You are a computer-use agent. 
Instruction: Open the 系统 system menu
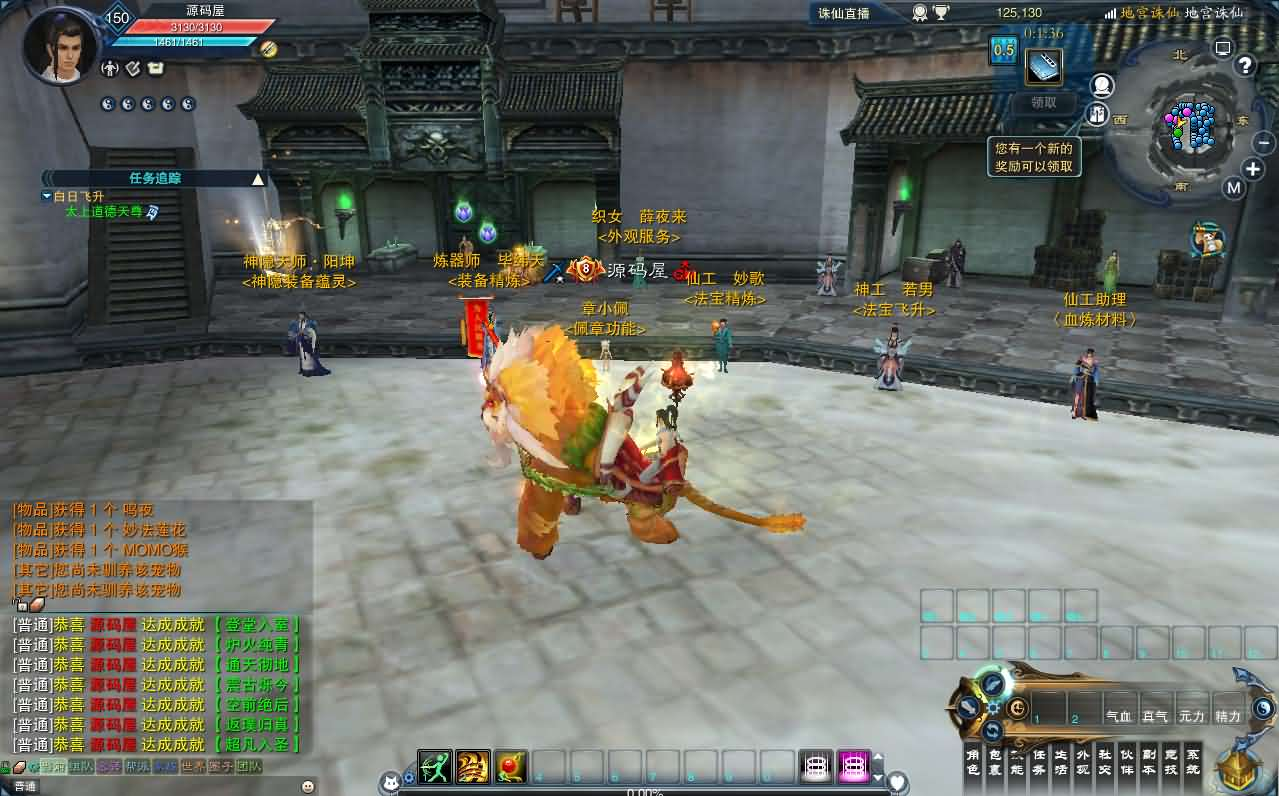coord(1193,762)
